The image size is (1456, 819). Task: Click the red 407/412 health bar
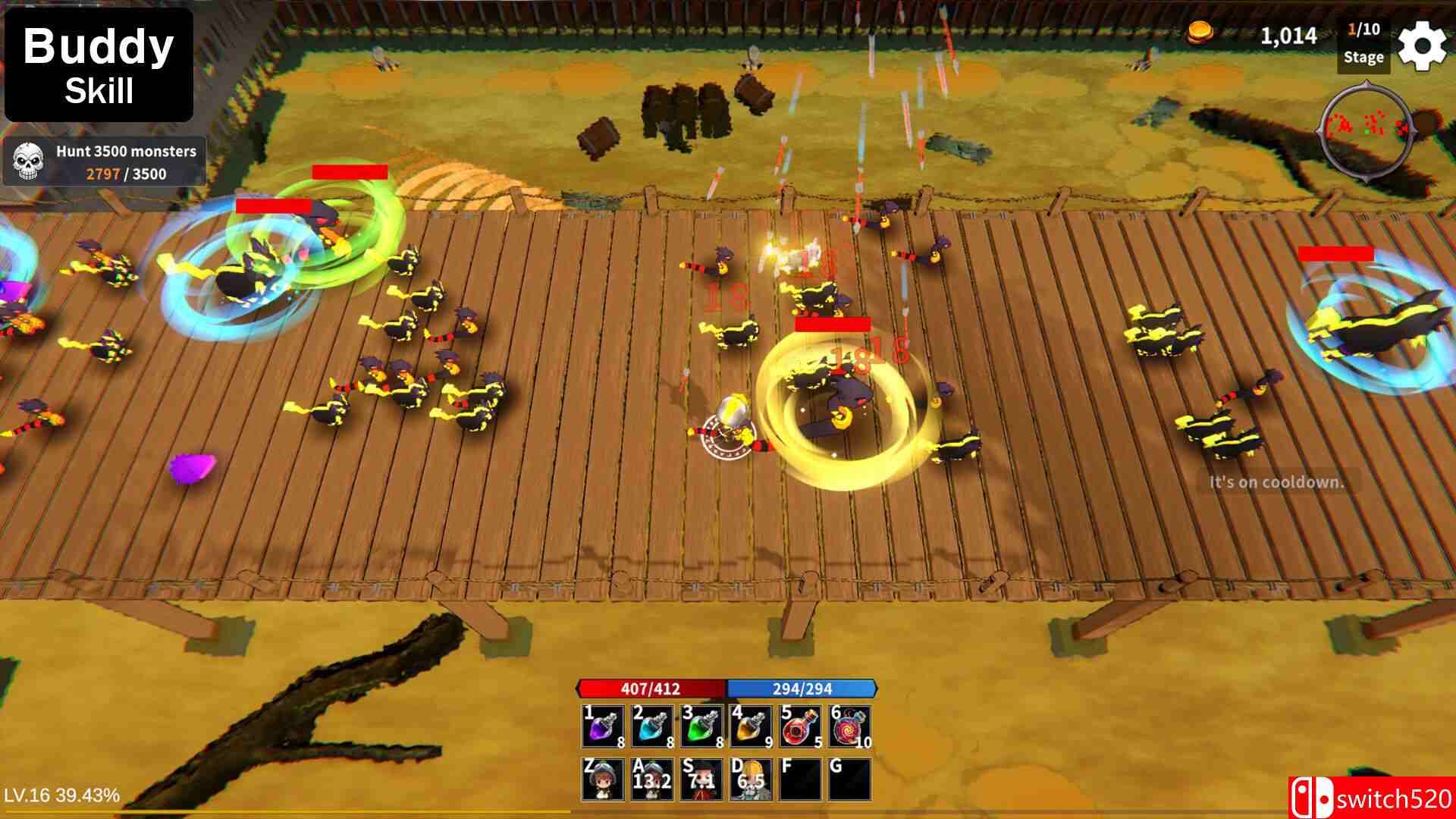(x=651, y=689)
